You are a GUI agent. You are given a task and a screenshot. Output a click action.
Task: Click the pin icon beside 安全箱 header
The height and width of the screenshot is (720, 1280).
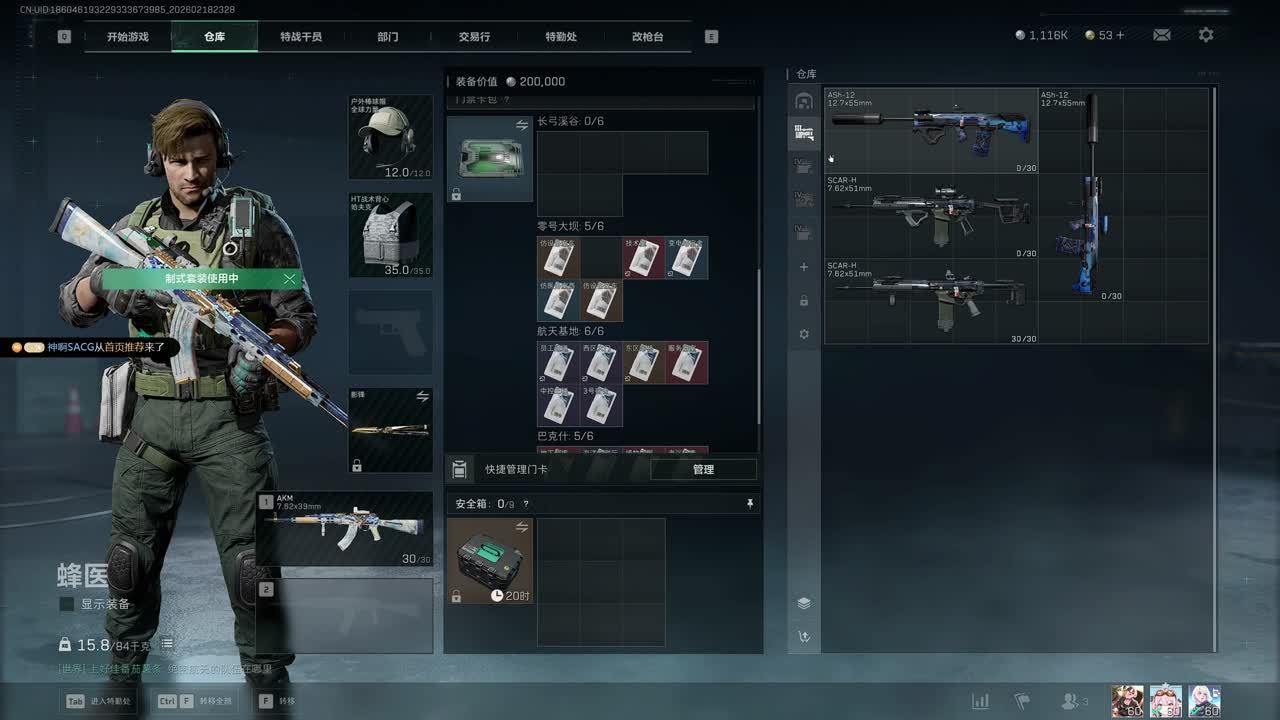[750, 504]
